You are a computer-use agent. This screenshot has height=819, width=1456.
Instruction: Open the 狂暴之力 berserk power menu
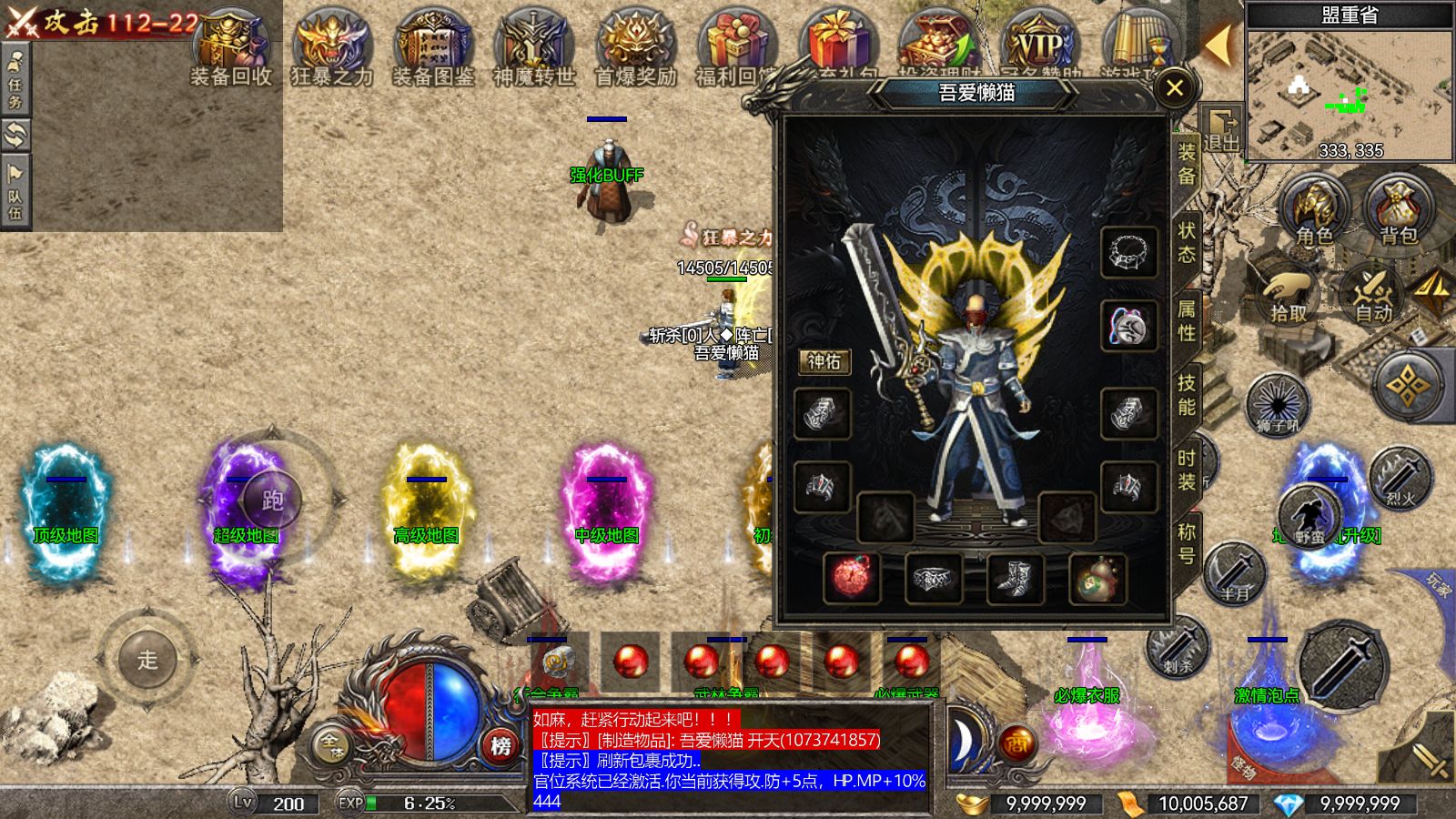coord(332,50)
